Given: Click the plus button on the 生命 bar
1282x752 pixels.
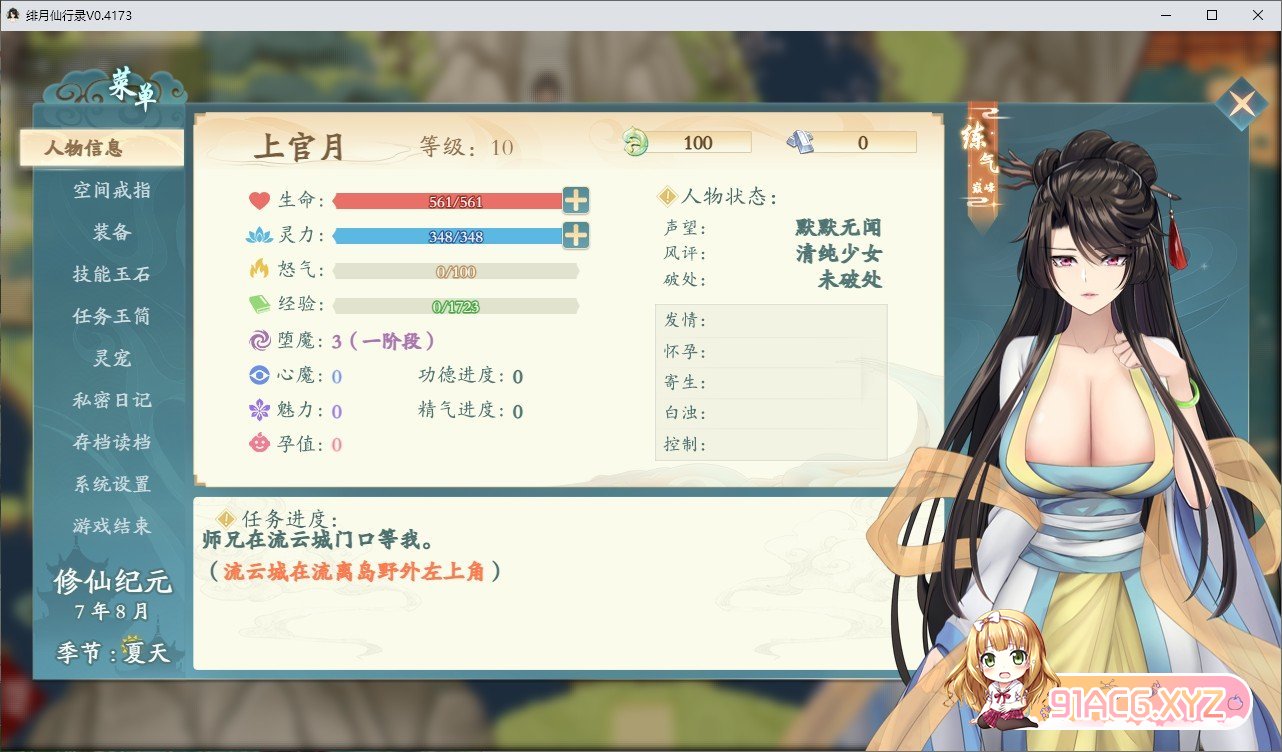Looking at the screenshot, I should (x=577, y=200).
